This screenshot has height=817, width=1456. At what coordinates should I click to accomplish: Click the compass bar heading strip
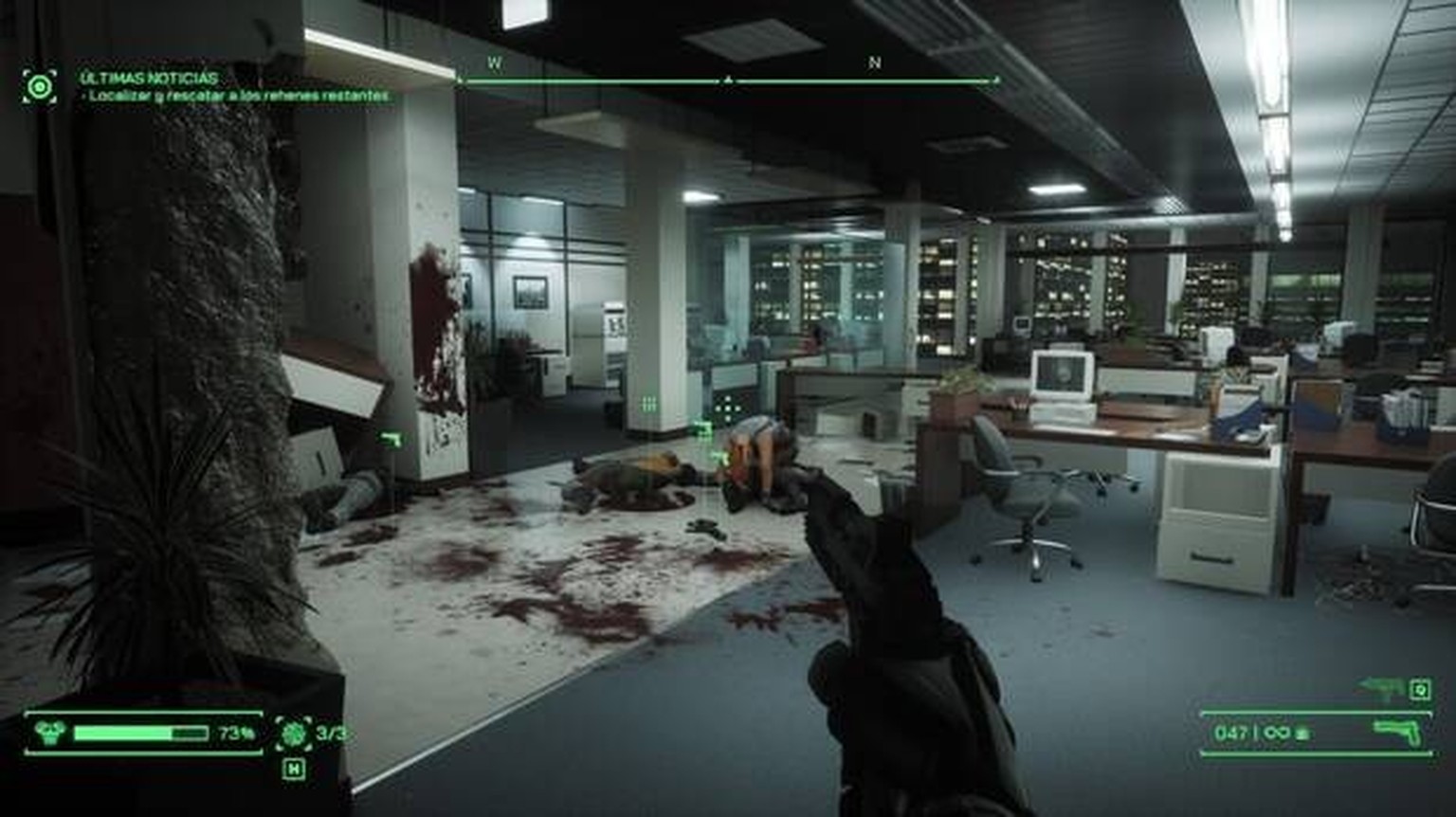tap(728, 81)
